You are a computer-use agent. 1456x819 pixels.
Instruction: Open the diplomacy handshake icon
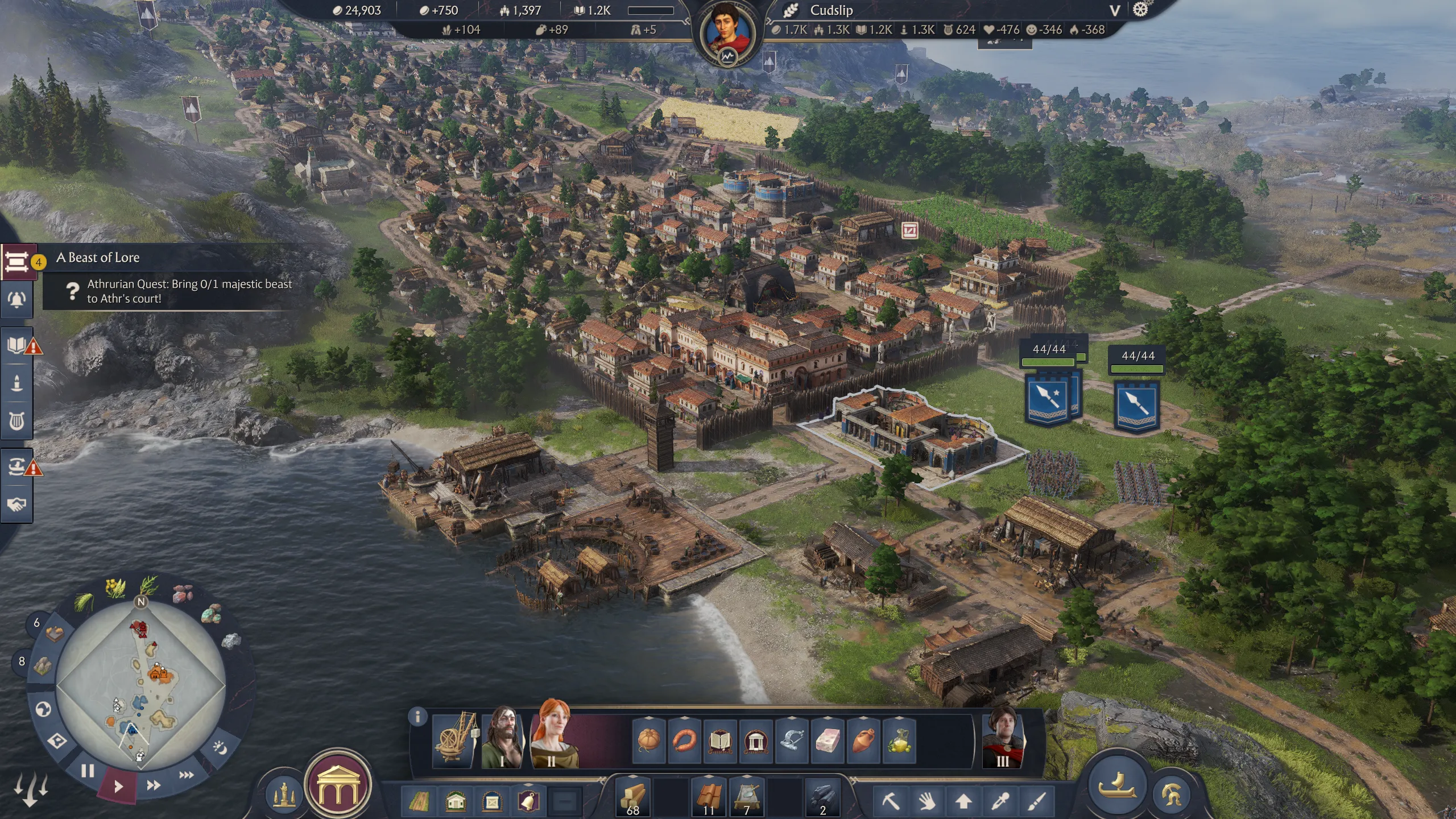point(17,503)
